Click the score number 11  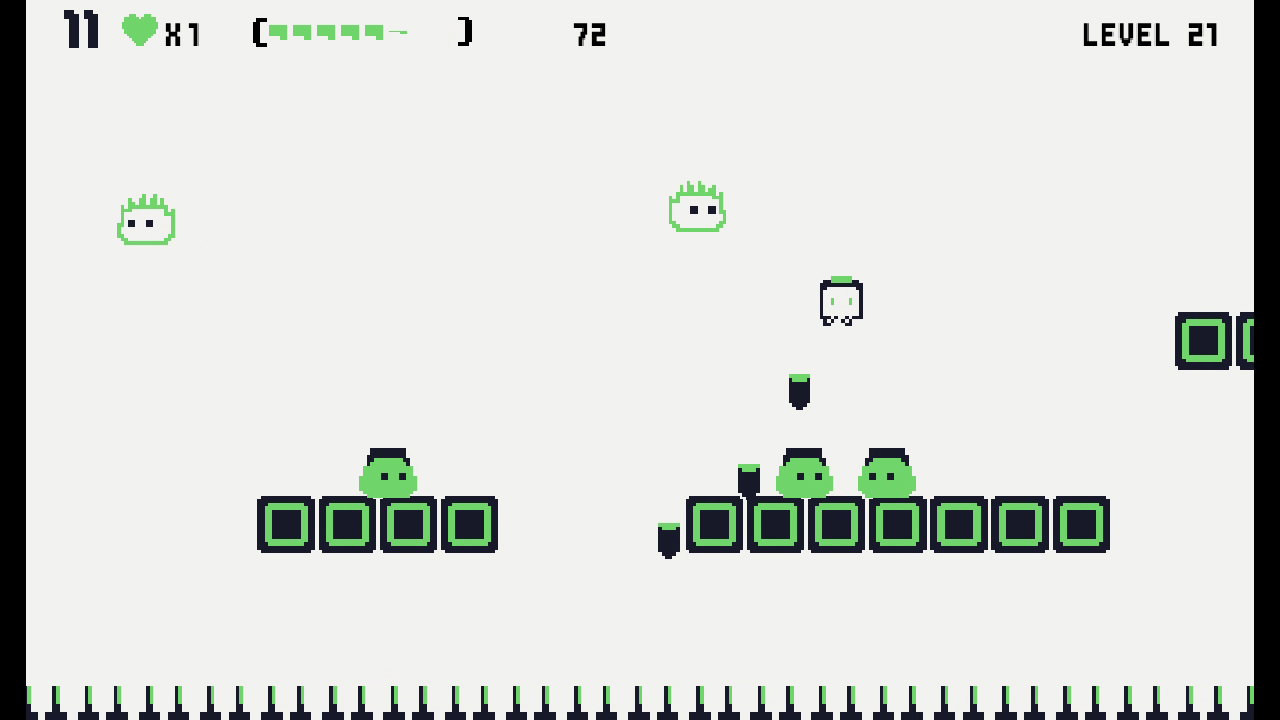pyautogui.click(x=79, y=31)
